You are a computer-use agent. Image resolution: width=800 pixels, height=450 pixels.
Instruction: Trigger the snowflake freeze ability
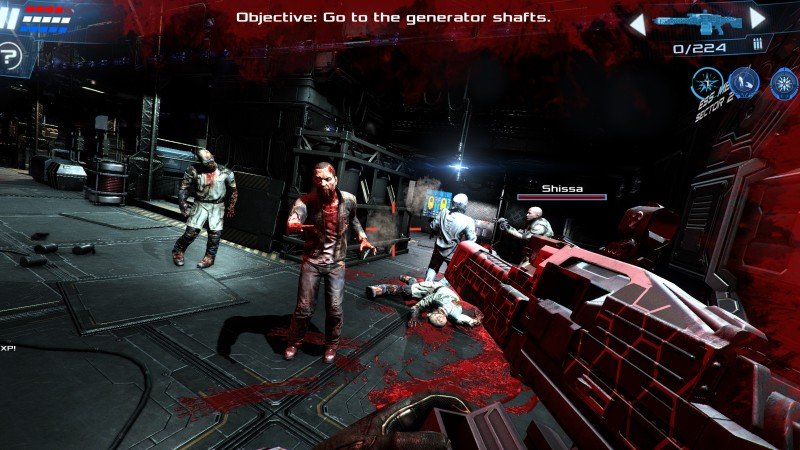tap(783, 83)
